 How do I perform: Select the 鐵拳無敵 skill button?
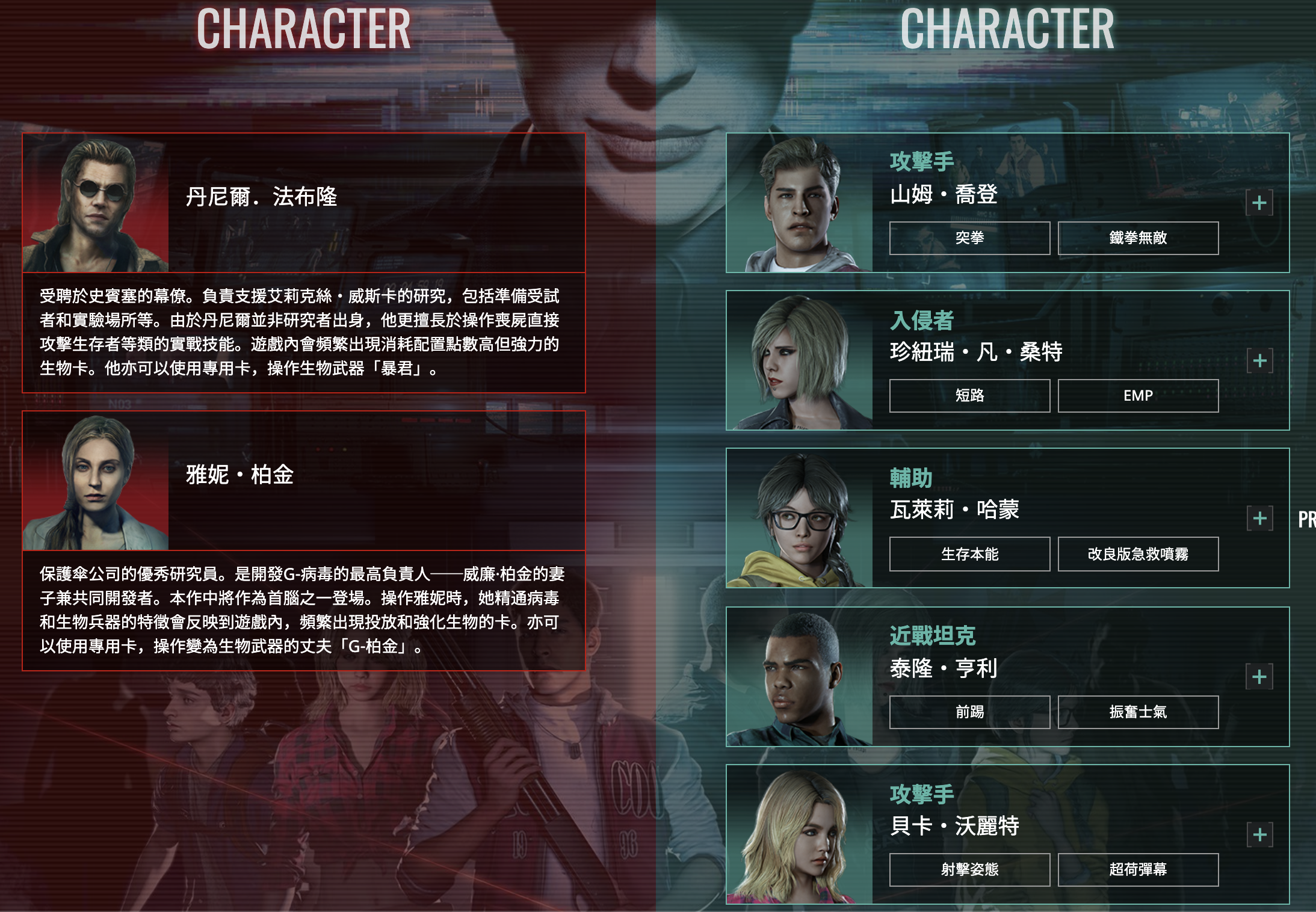(1138, 238)
